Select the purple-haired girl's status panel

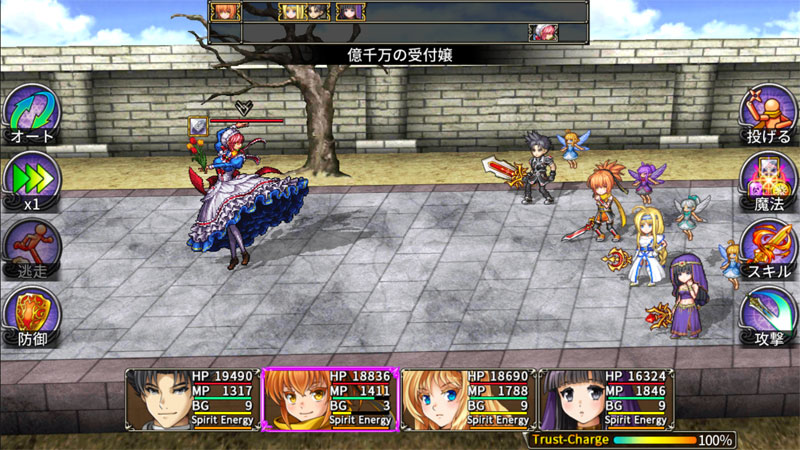pyautogui.click(x=604, y=398)
